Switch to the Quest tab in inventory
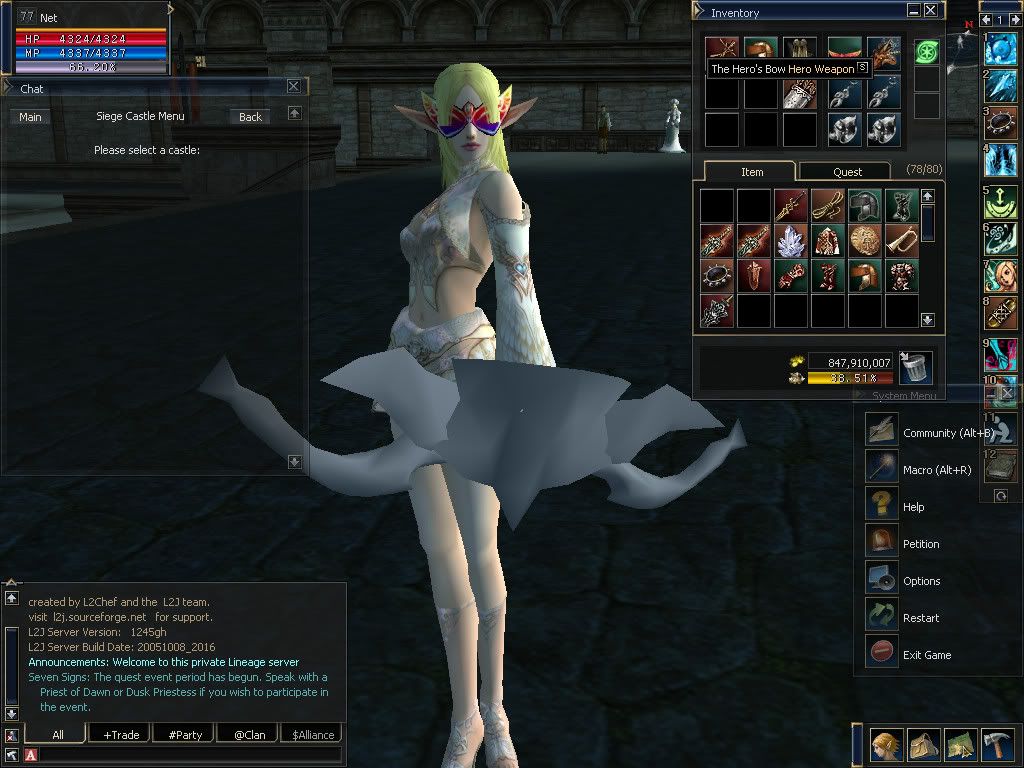The width and height of the screenshot is (1024, 768). pyautogui.click(x=846, y=172)
